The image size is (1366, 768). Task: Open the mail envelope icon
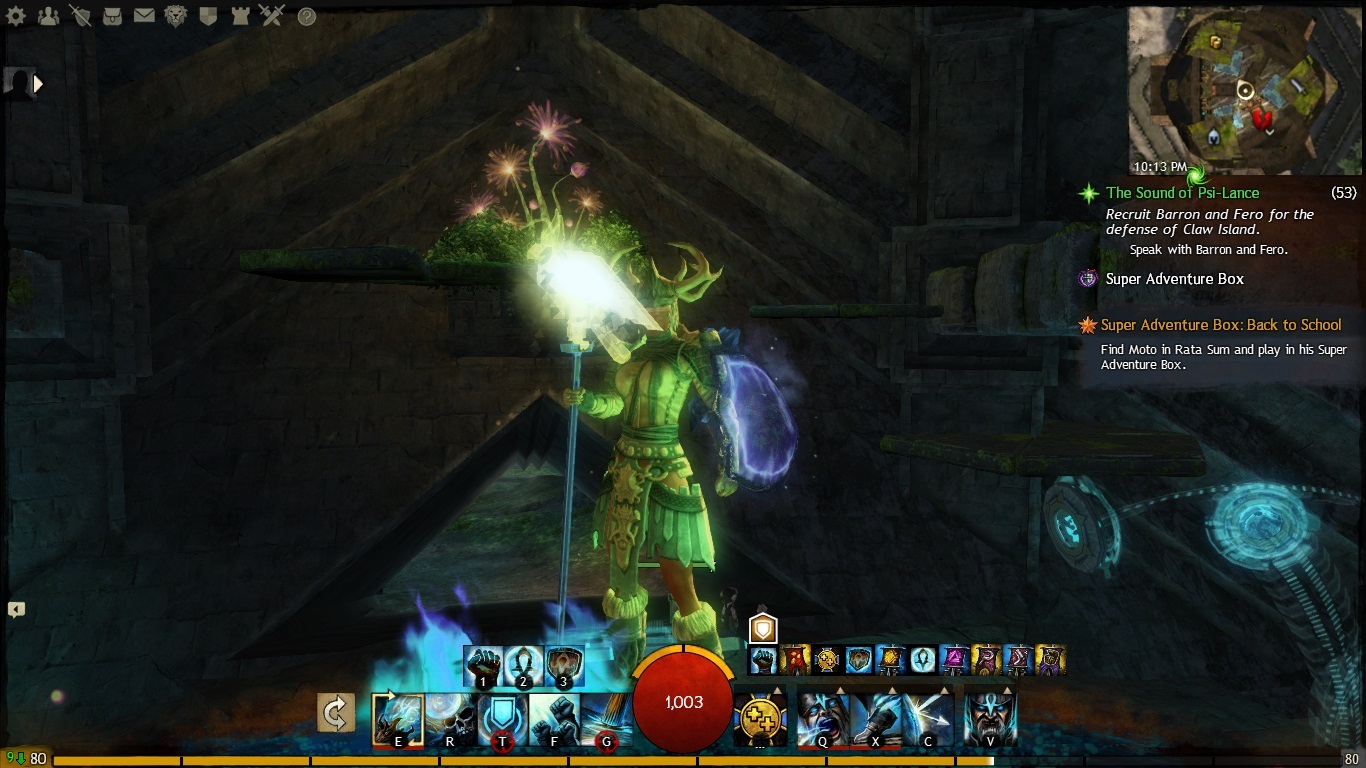144,16
